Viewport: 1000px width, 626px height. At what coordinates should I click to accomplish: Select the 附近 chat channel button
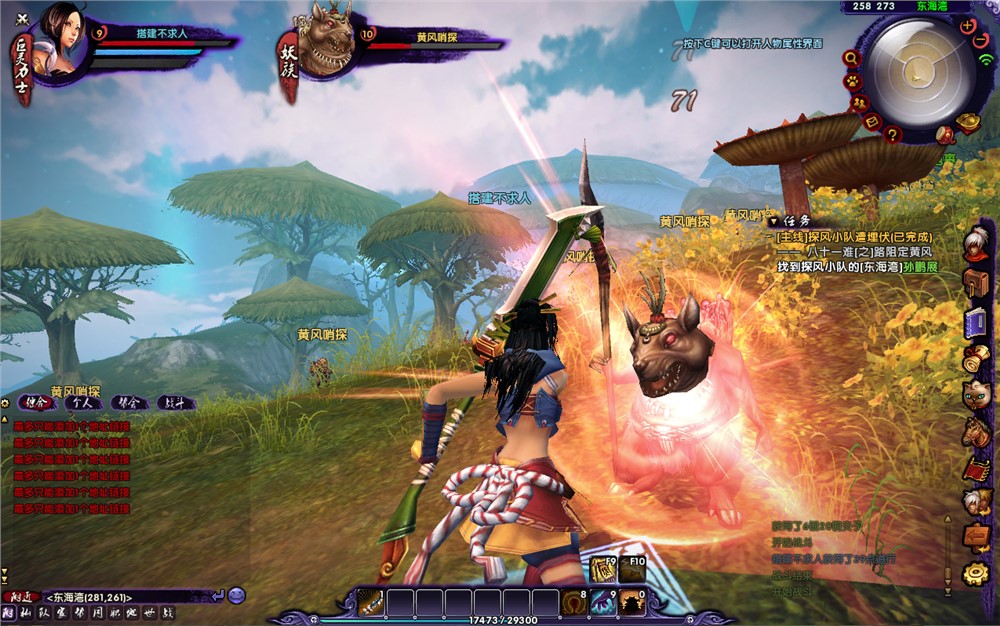click(20, 596)
